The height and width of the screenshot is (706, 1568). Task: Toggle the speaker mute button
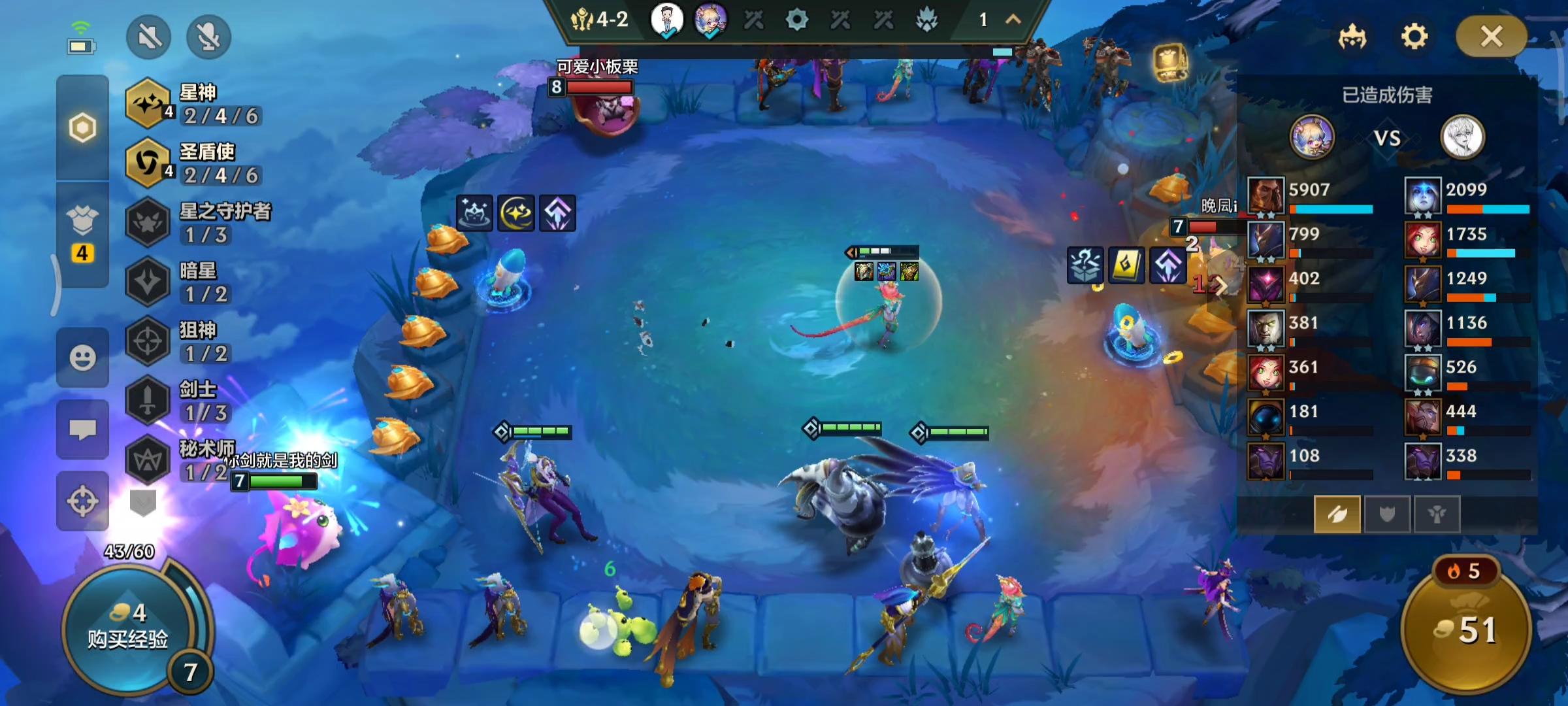tap(149, 37)
